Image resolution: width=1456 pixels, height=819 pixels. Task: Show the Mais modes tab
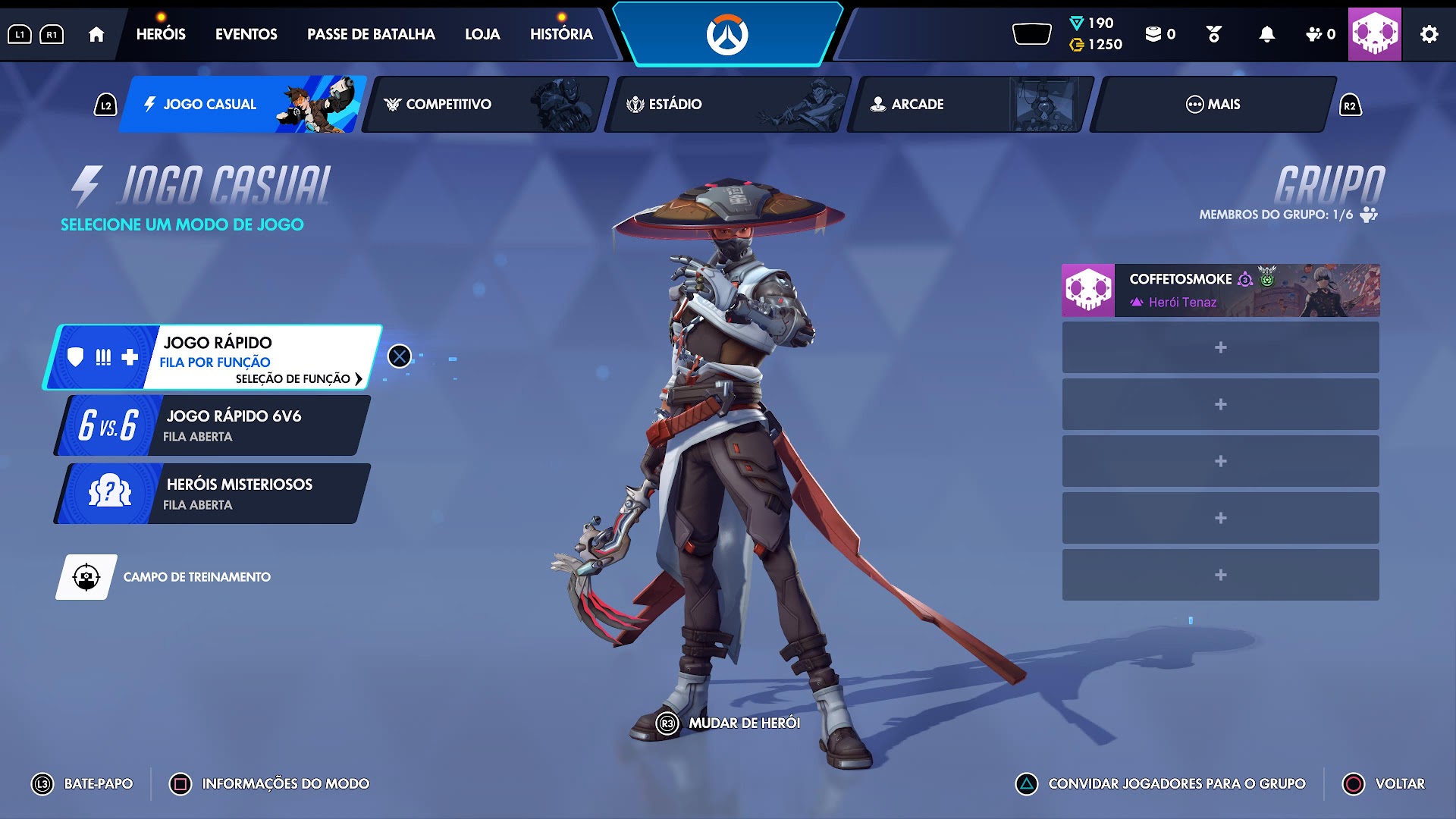(x=1213, y=105)
